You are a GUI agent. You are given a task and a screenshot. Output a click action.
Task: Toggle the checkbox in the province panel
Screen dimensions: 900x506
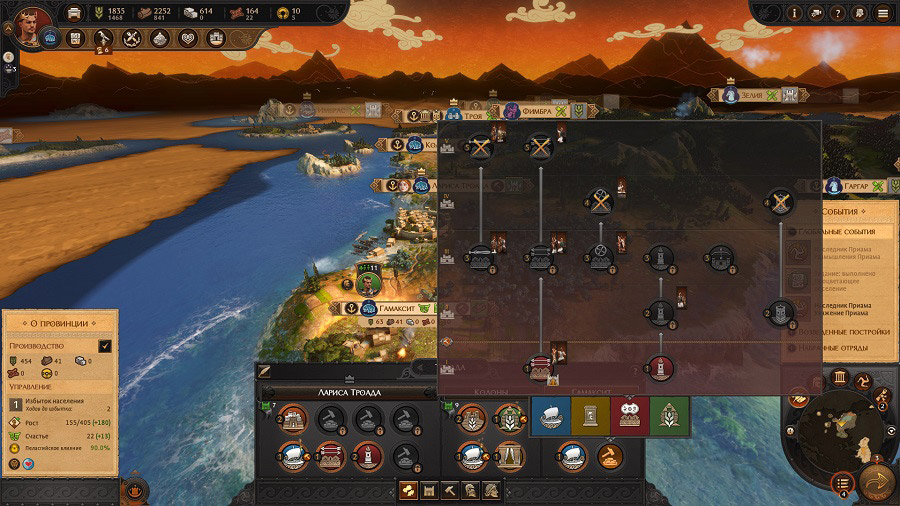pos(105,346)
